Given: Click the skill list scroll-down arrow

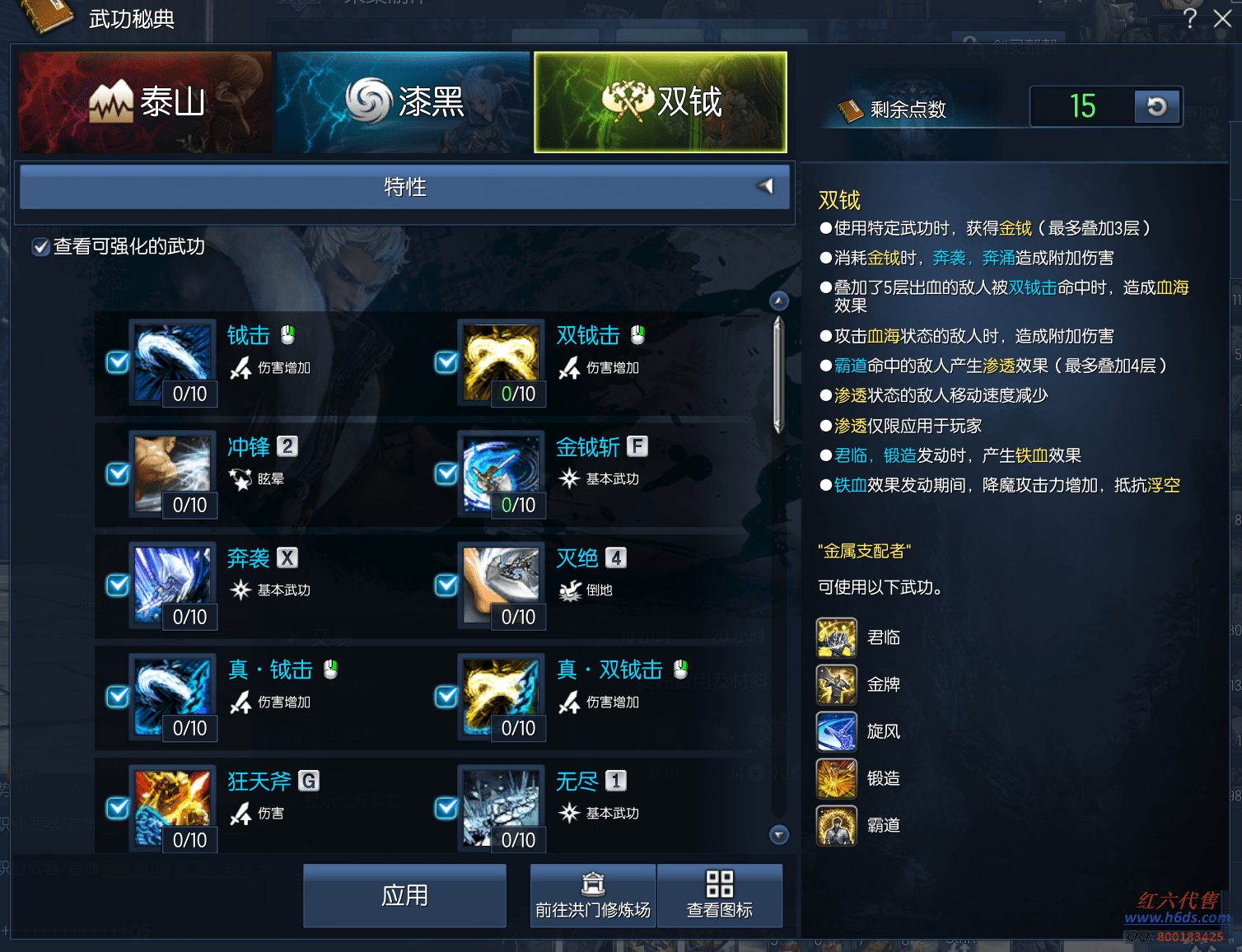Looking at the screenshot, I should point(778,835).
